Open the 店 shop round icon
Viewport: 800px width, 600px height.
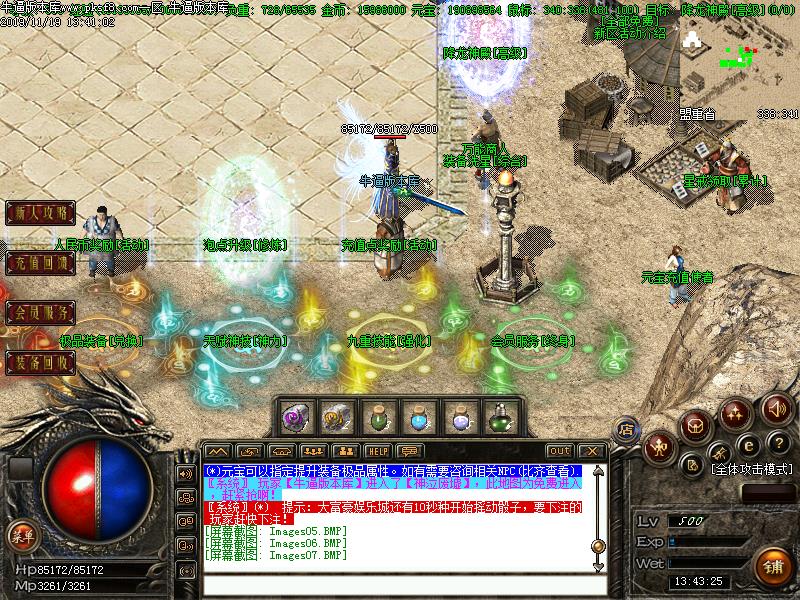click(626, 427)
